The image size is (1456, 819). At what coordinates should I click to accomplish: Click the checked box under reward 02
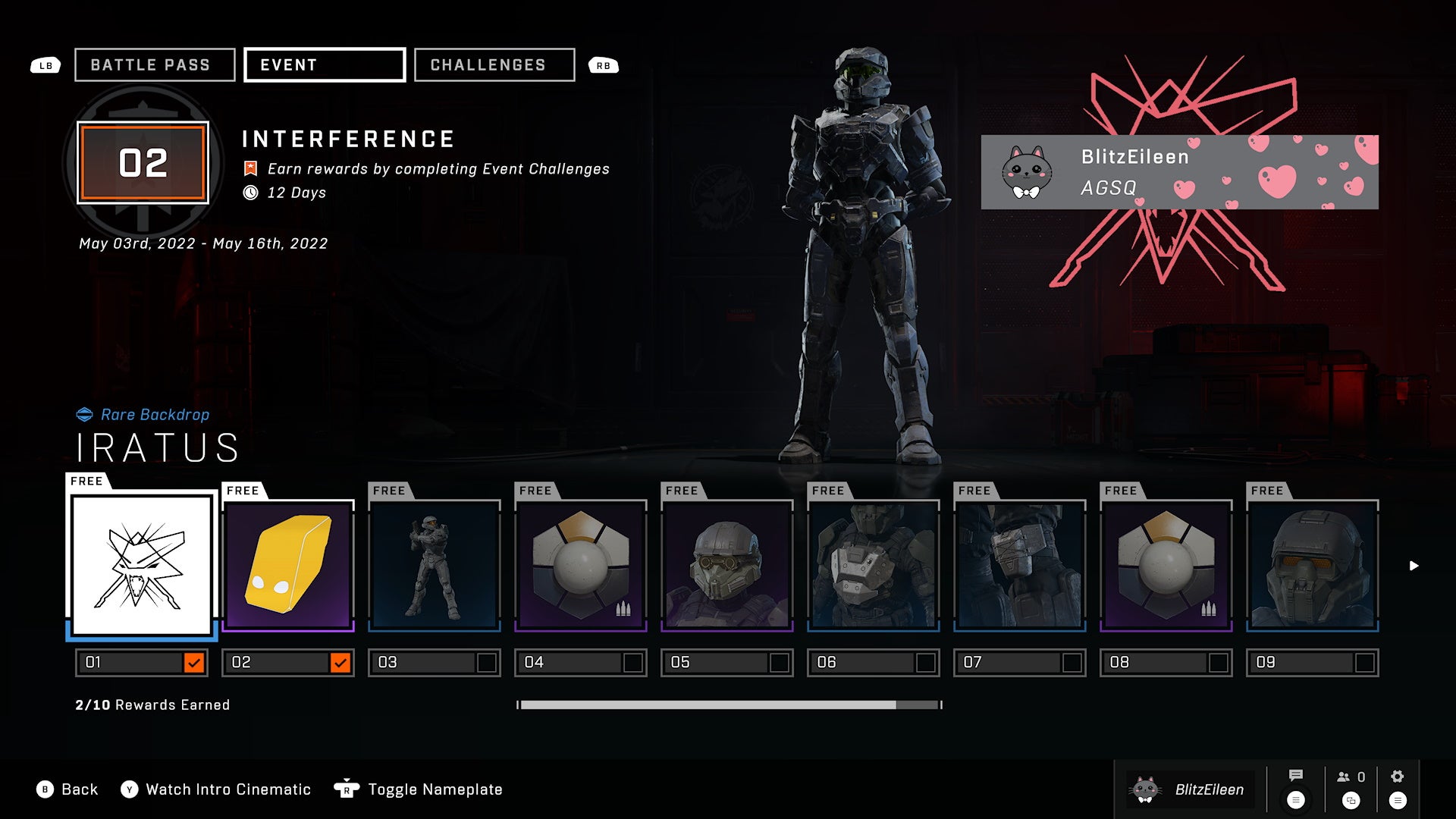[342, 662]
